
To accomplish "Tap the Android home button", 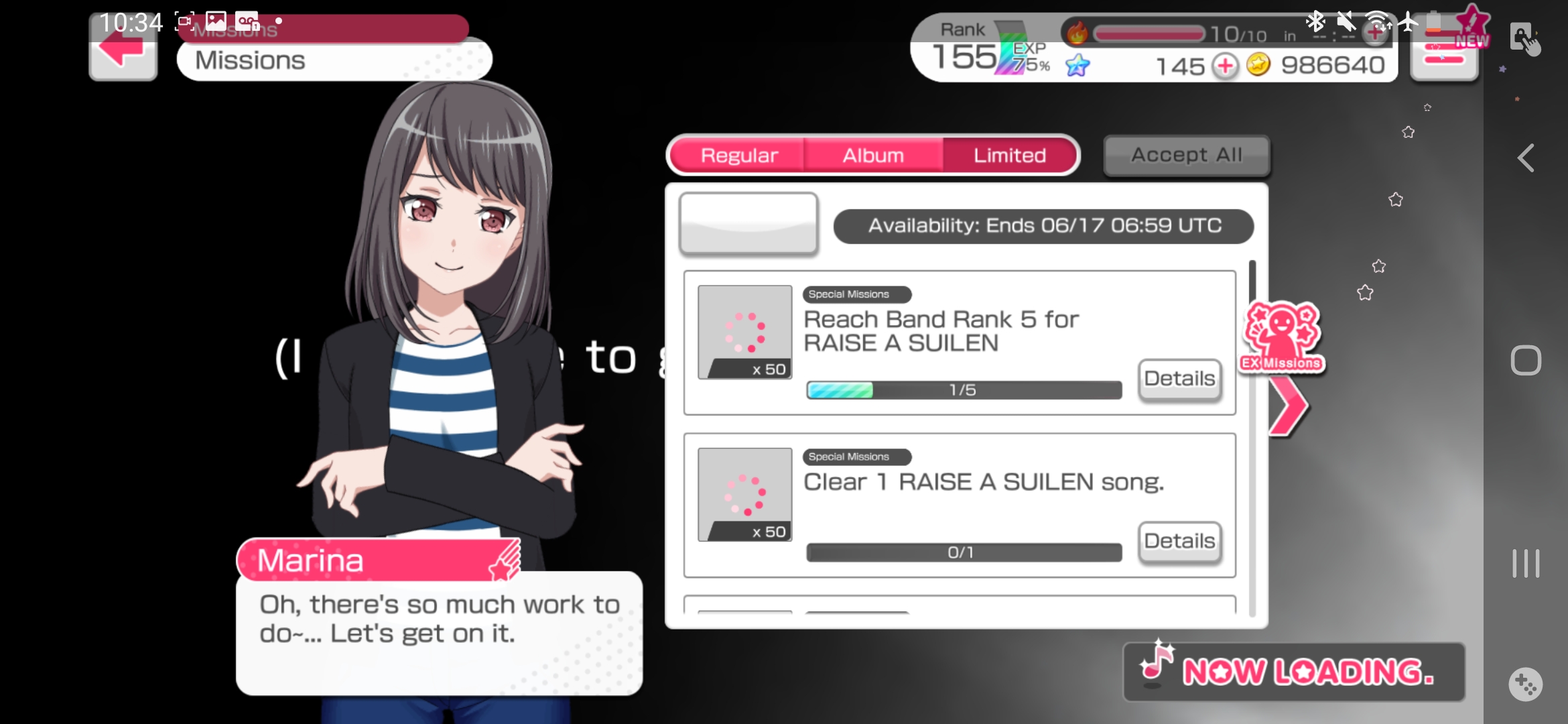I will (1526, 361).
